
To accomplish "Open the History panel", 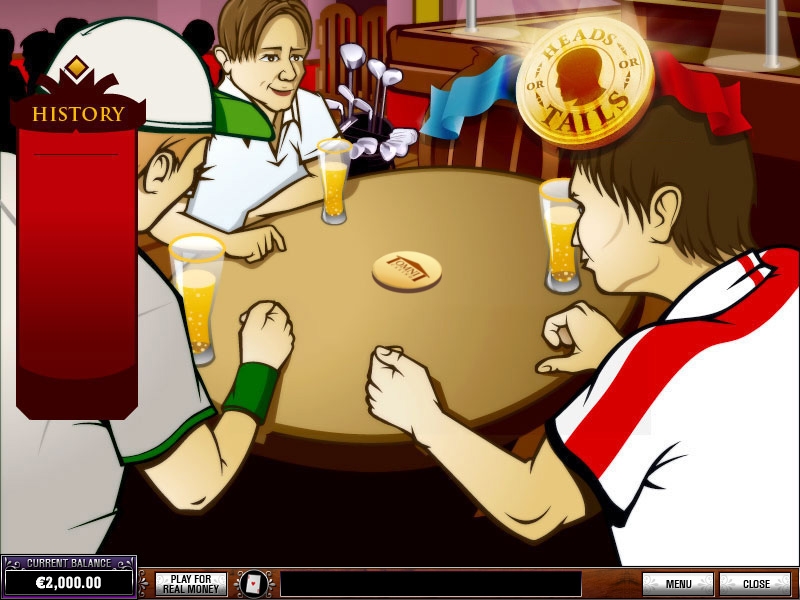I will point(77,114).
